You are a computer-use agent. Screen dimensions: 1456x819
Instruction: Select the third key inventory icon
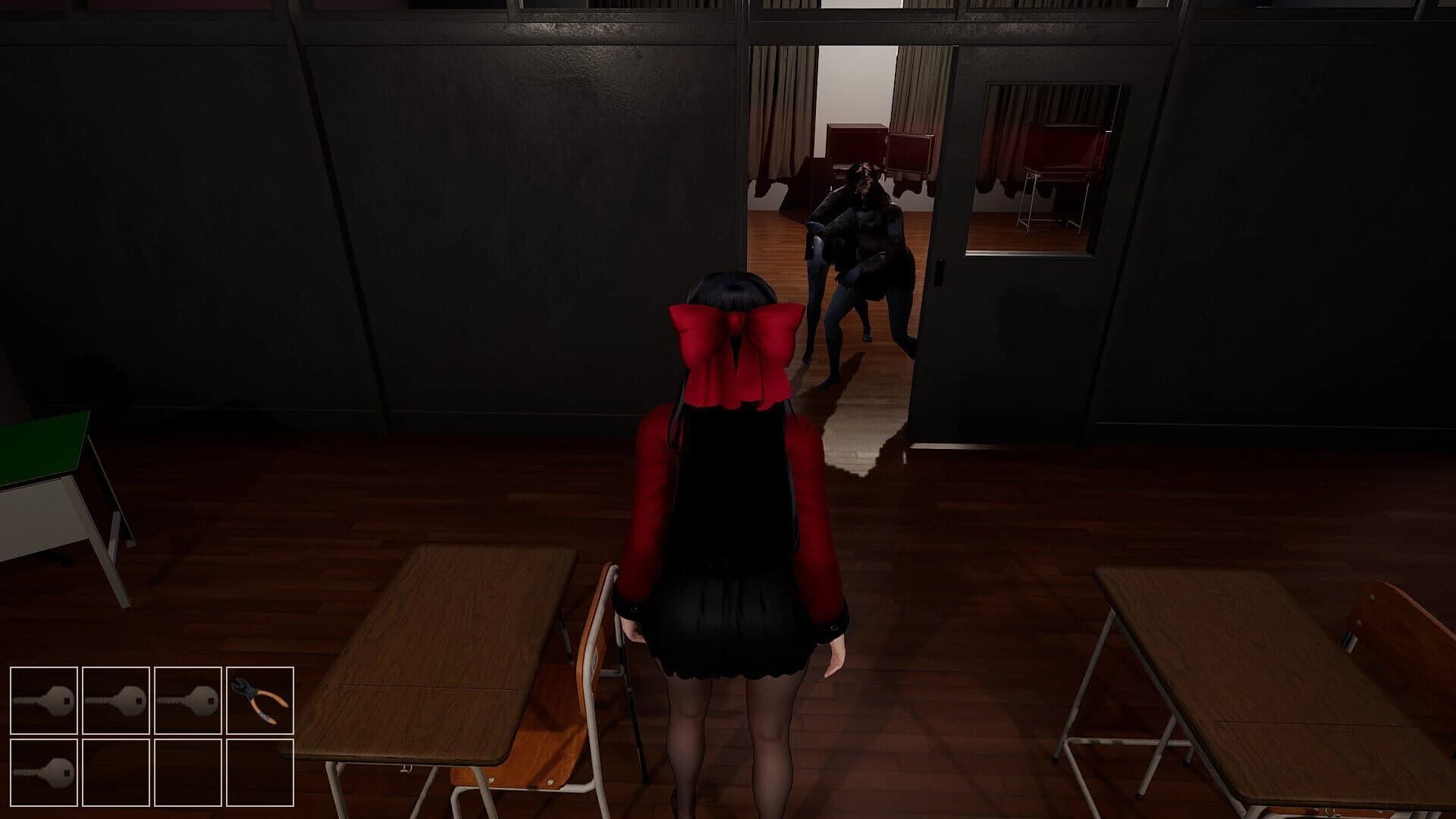point(190,701)
